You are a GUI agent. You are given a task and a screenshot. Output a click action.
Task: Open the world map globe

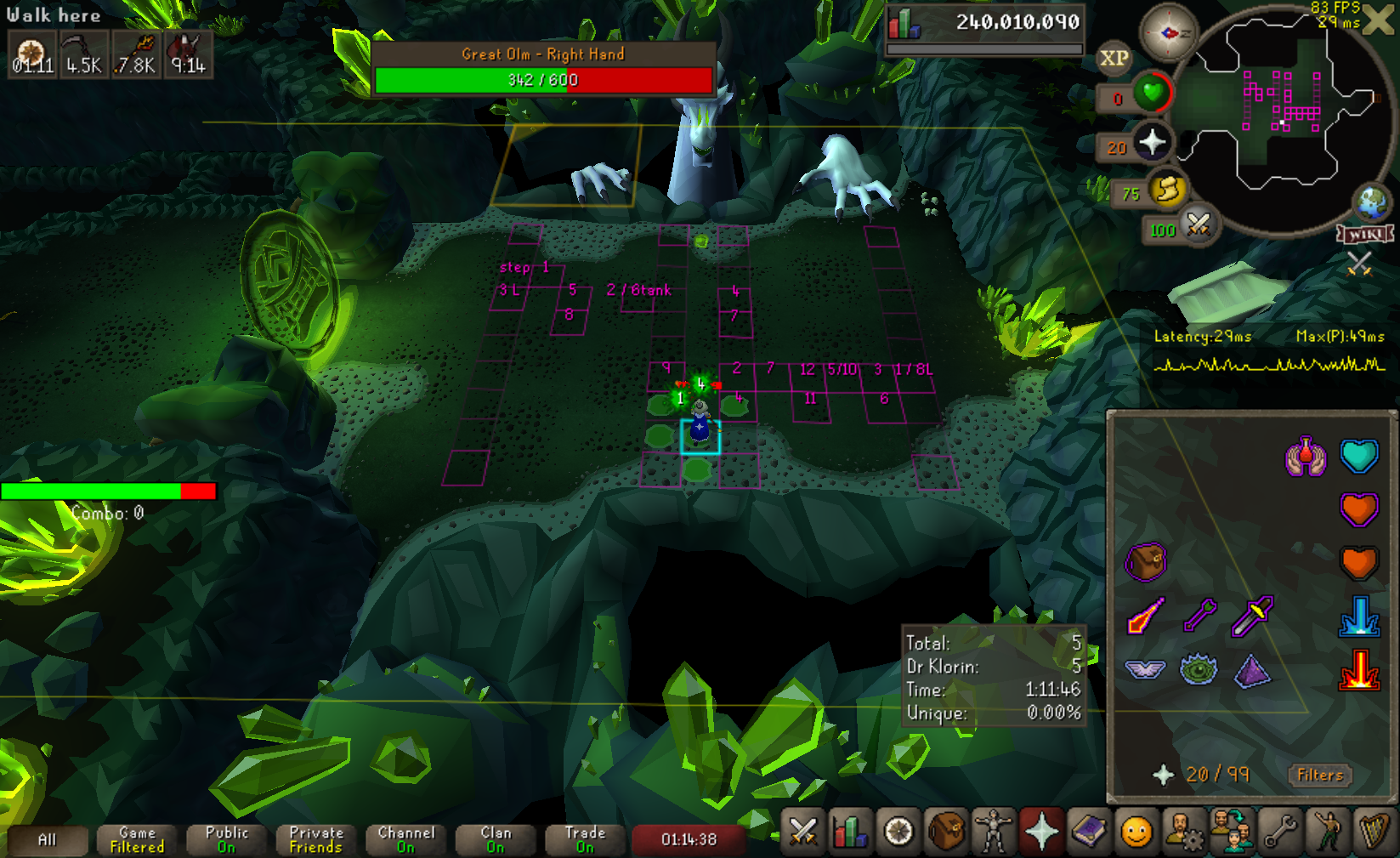(1372, 202)
